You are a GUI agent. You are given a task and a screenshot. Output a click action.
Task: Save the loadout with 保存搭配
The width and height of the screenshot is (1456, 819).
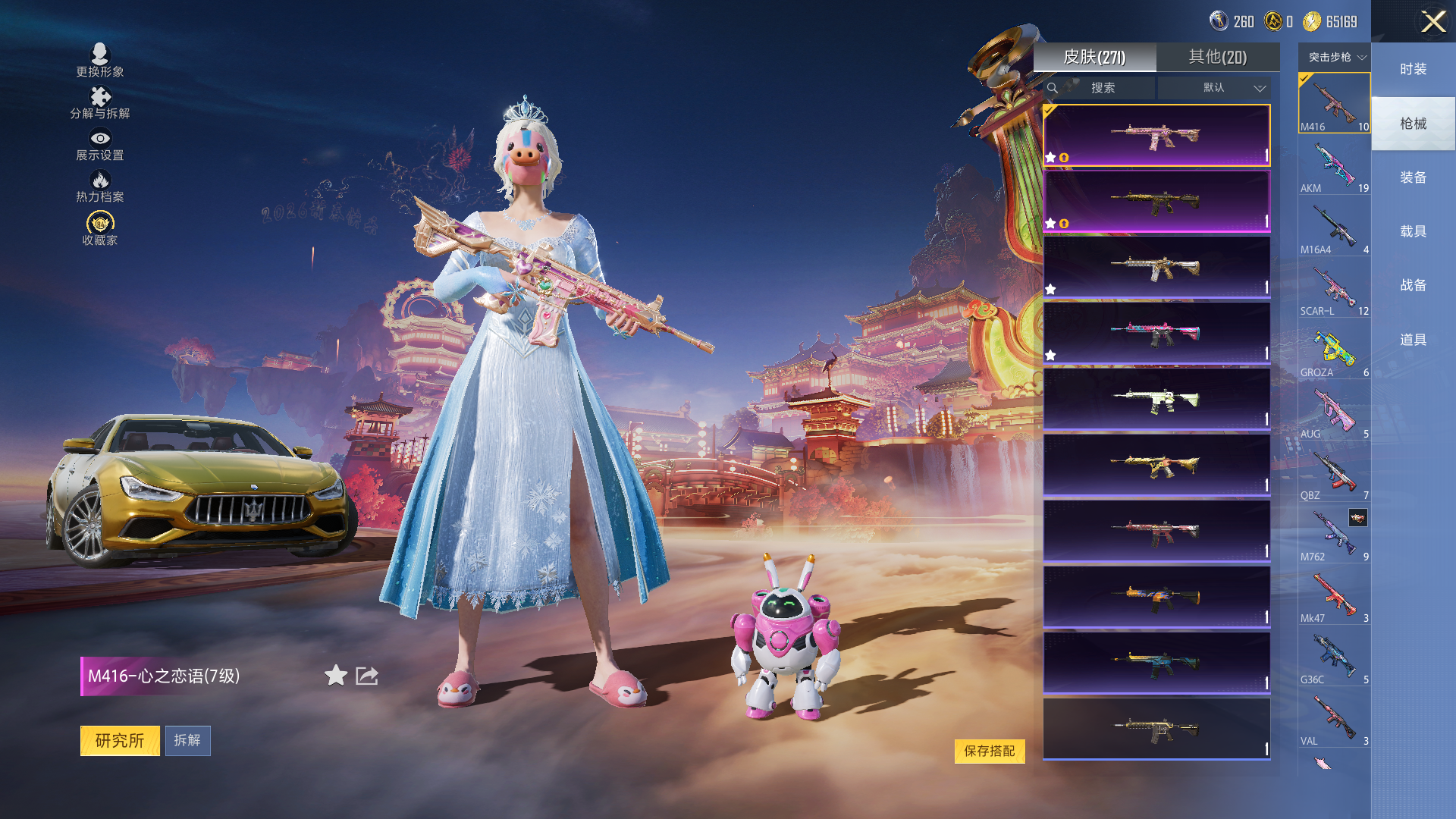989,751
